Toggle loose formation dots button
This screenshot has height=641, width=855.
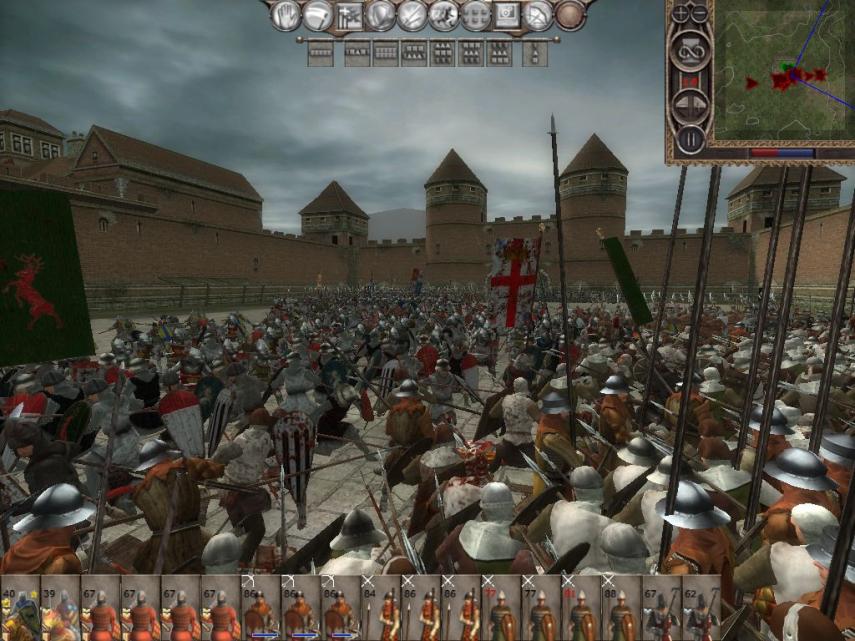tap(474, 15)
